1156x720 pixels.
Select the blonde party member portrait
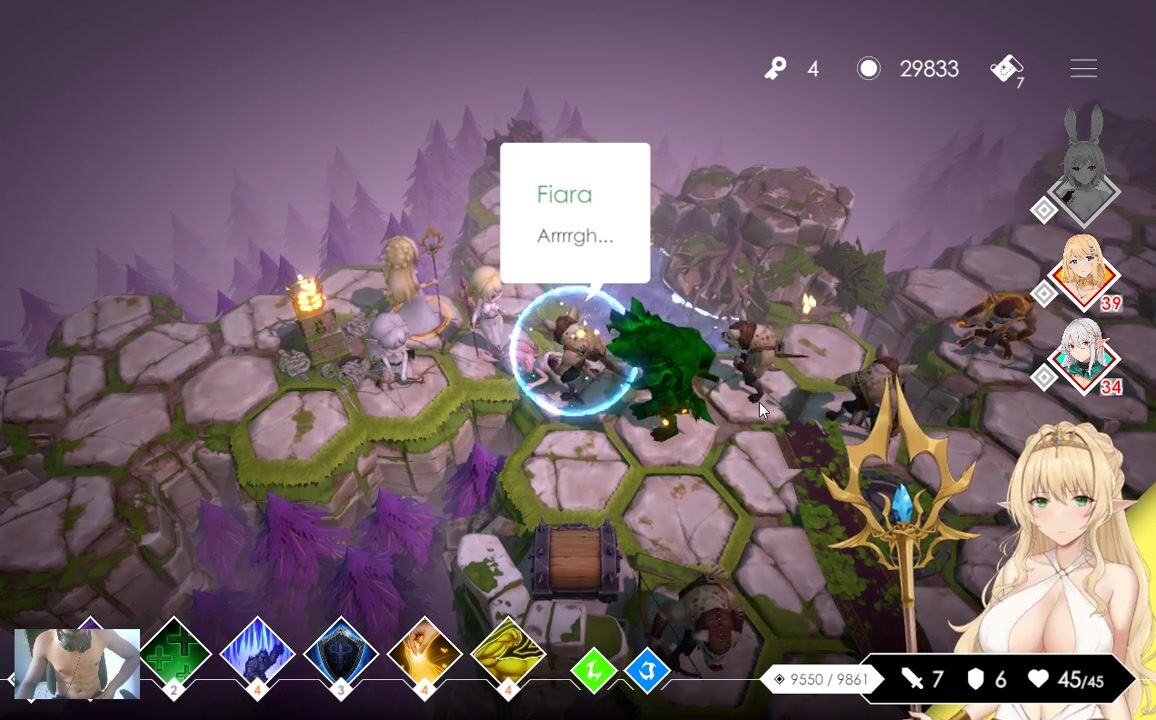(x=1084, y=270)
